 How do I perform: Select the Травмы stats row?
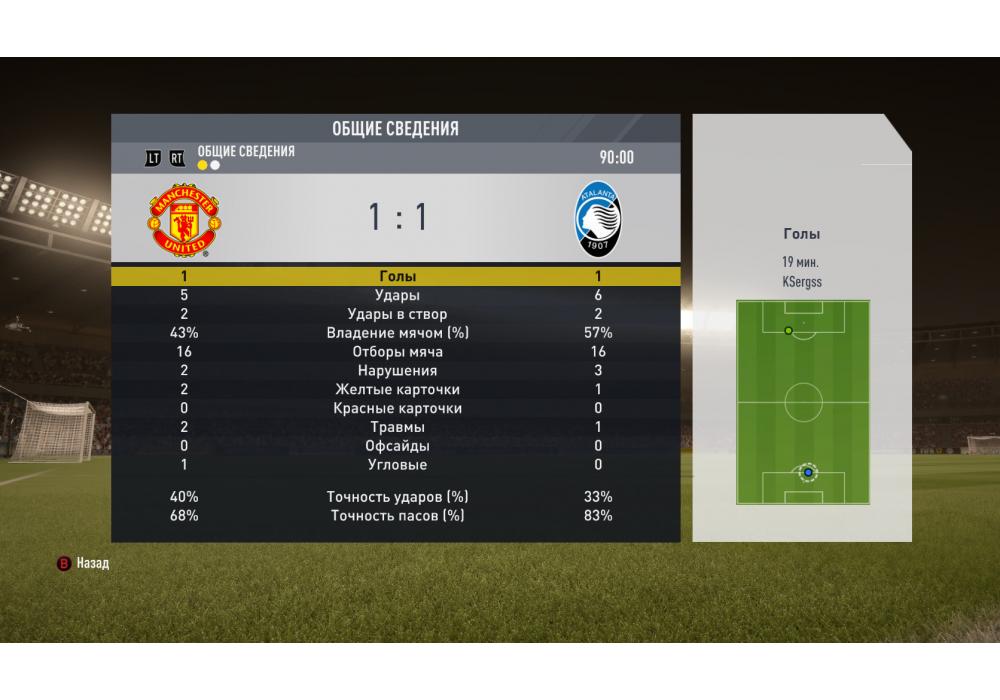[x=397, y=428]
